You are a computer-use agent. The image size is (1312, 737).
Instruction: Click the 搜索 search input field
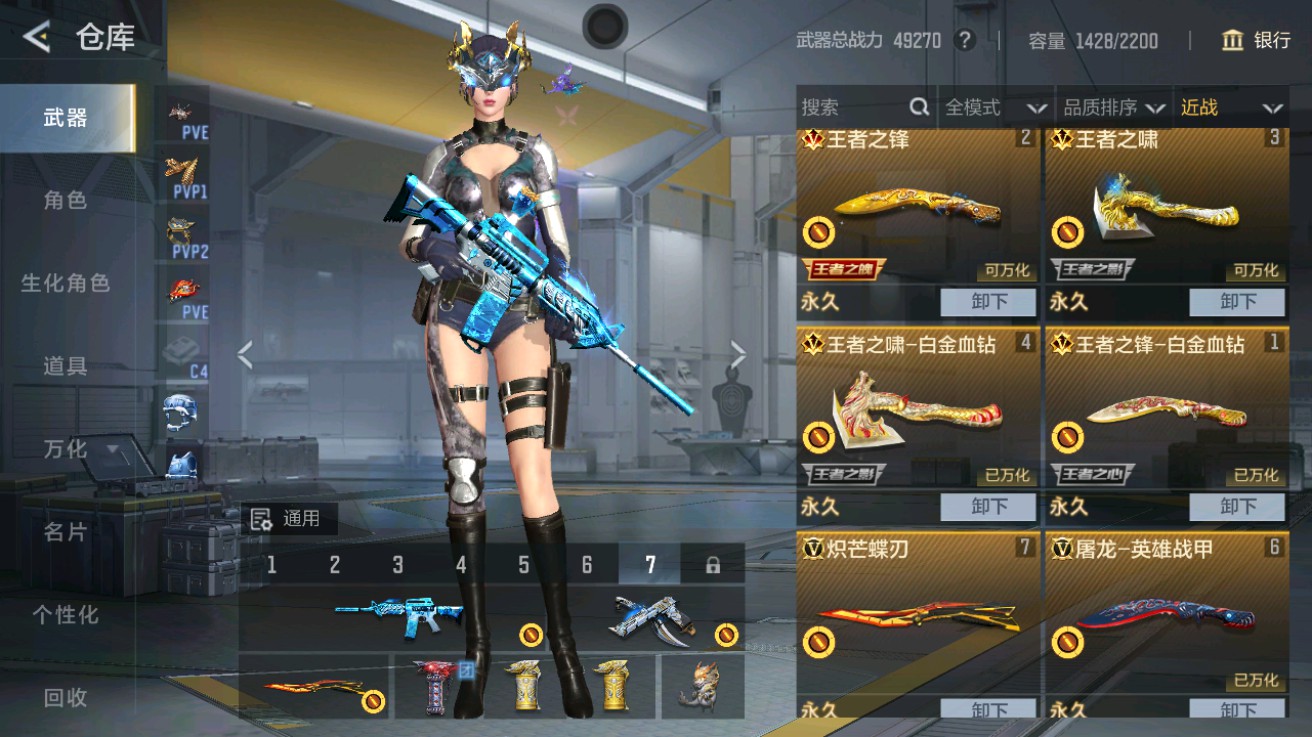(860, 107)
